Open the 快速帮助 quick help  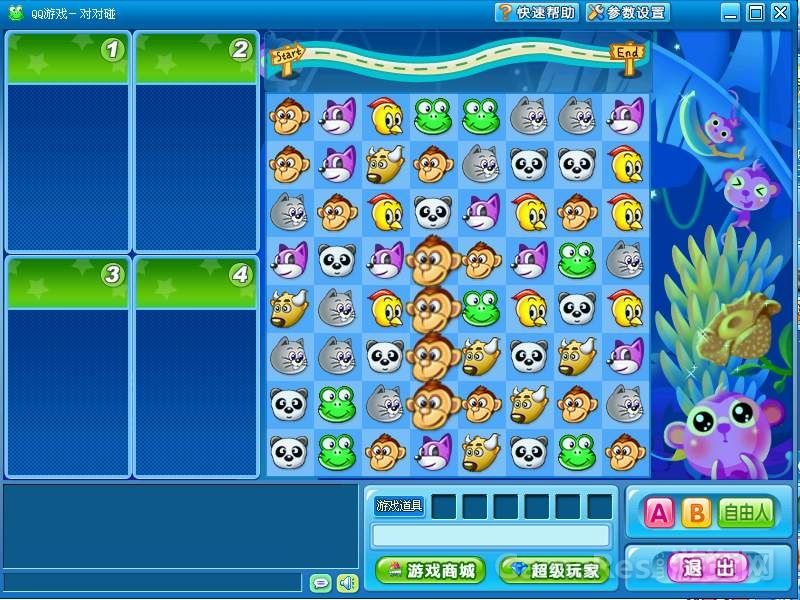[537, 12]
